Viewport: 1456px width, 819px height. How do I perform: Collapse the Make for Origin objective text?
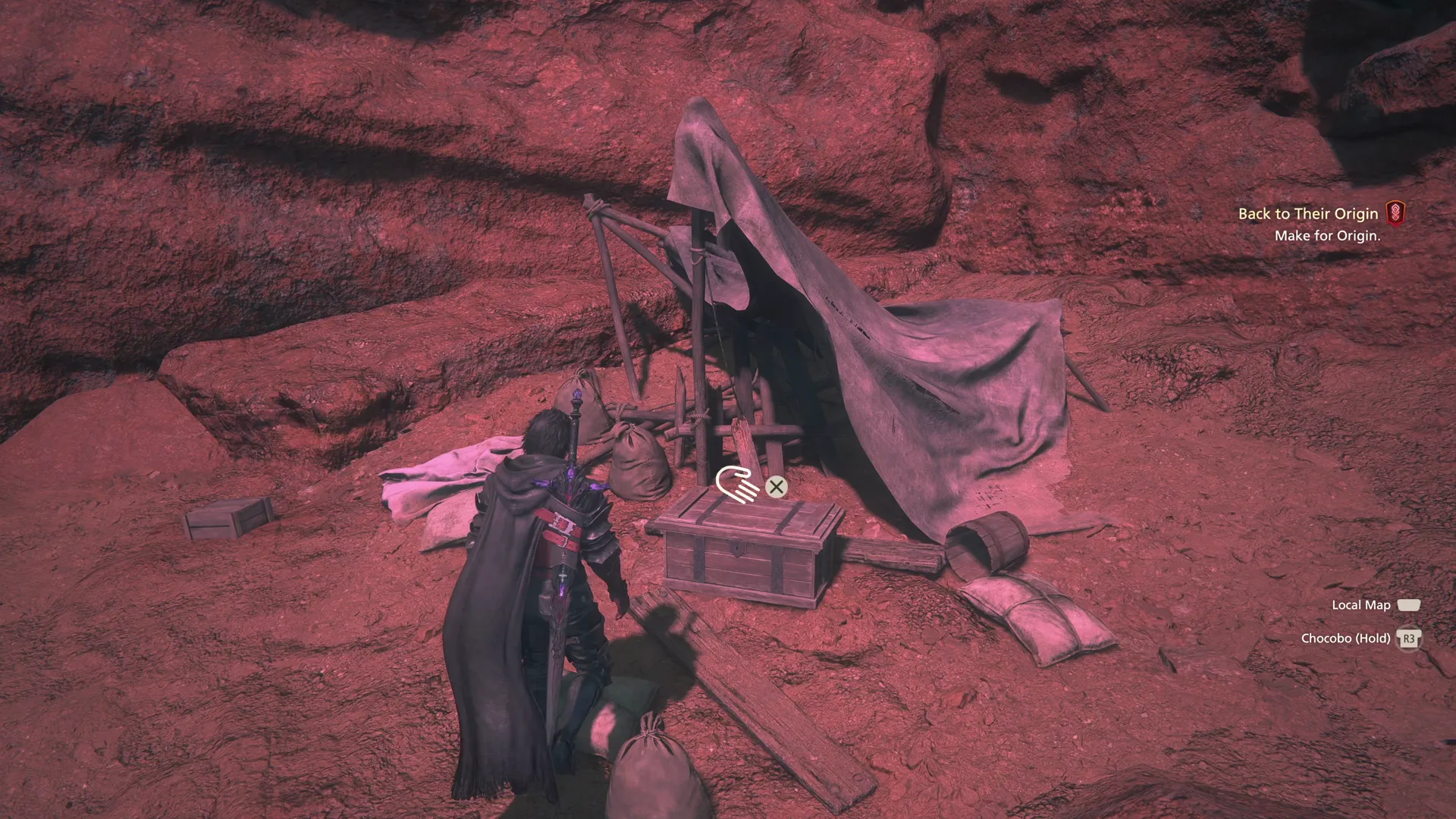[x=1327, y=236]
